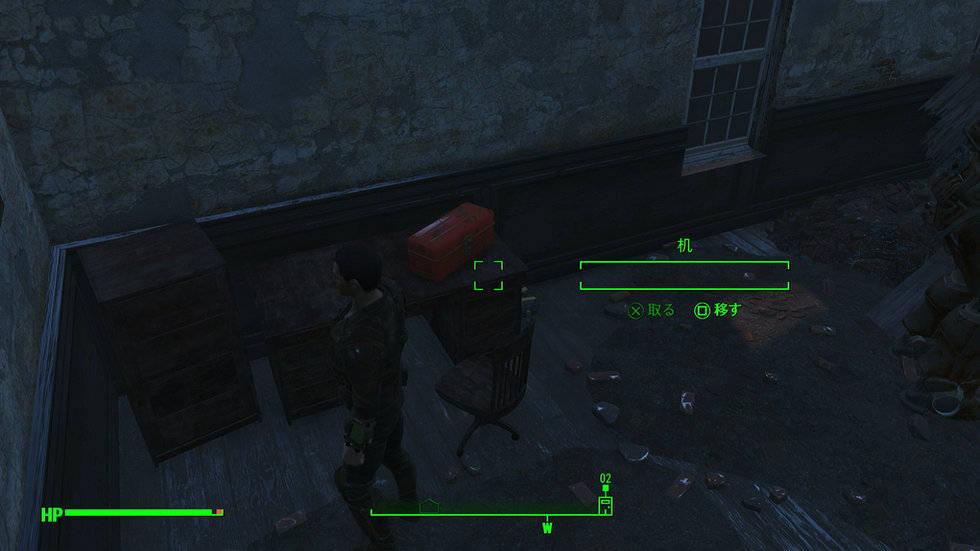
Task: Select the 机 container contents box
Action: [684, 275]
